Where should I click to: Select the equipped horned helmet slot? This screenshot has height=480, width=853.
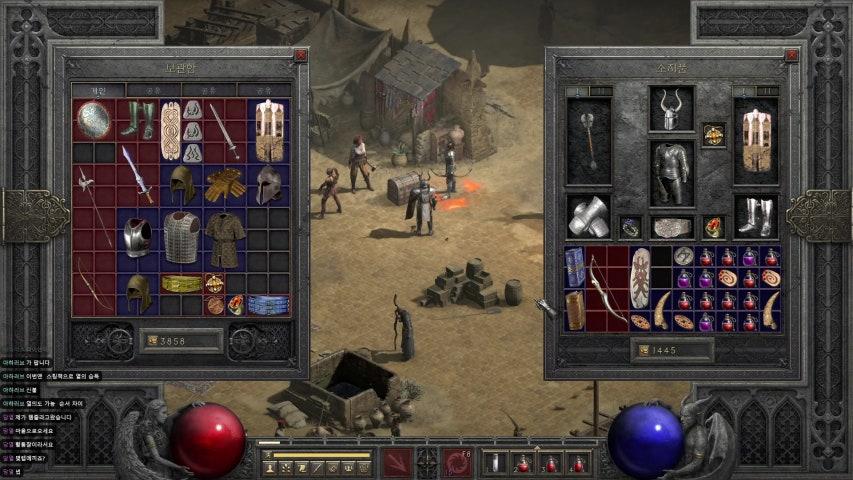672,109
